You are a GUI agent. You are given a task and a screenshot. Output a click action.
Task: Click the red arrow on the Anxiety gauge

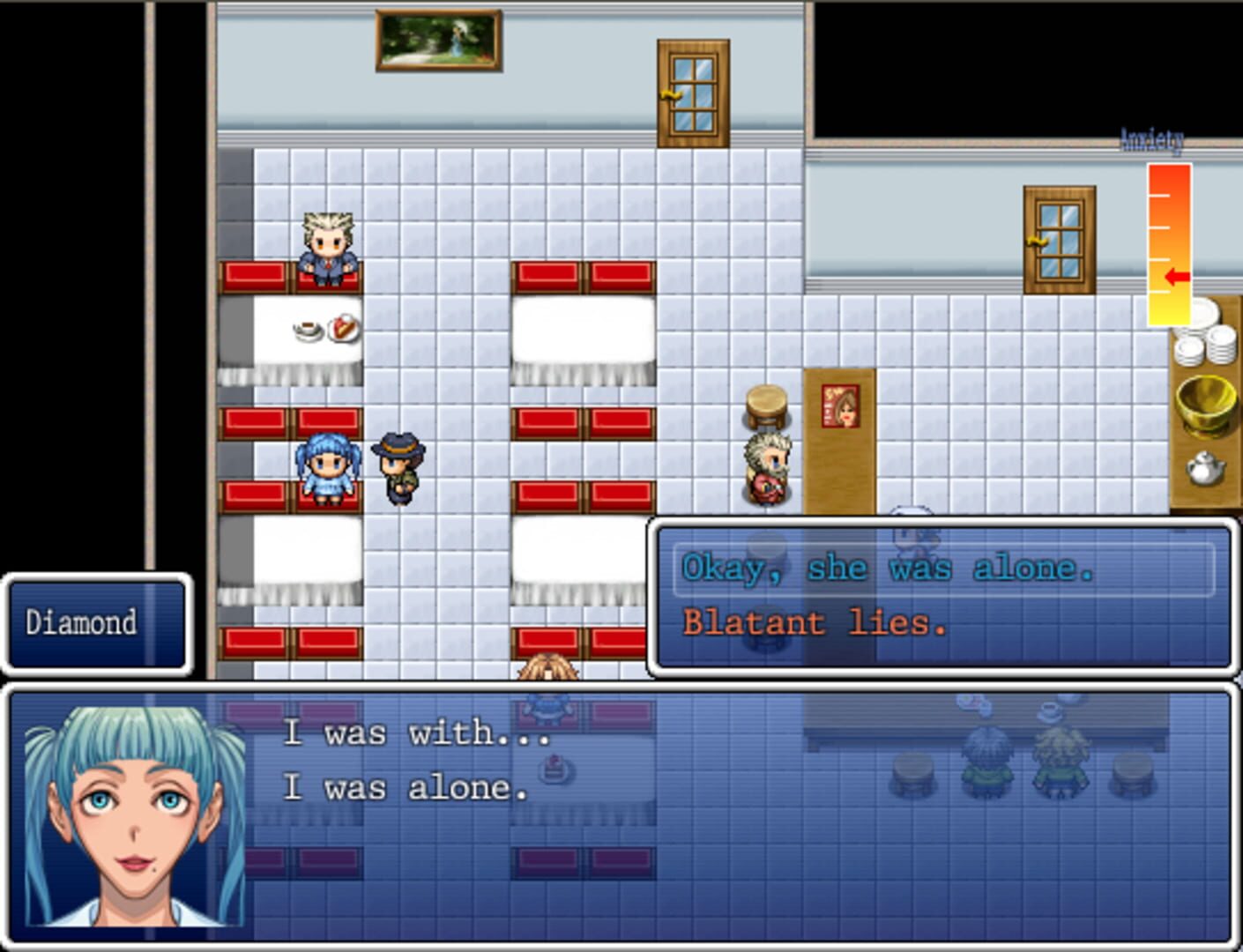[x=1176, y=275]
